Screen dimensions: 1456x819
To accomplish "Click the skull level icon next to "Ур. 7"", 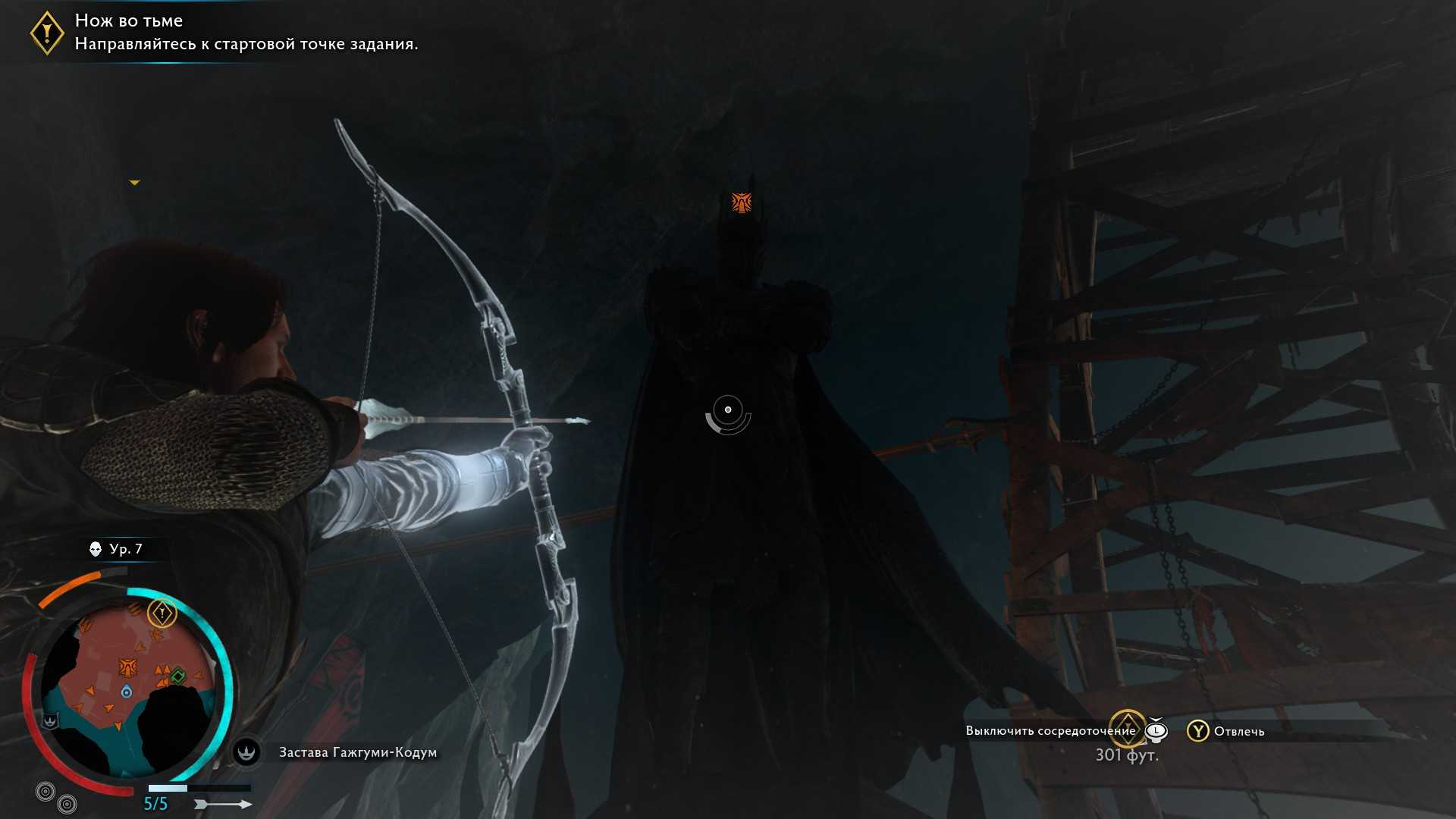I will click(x=96, y=549).
